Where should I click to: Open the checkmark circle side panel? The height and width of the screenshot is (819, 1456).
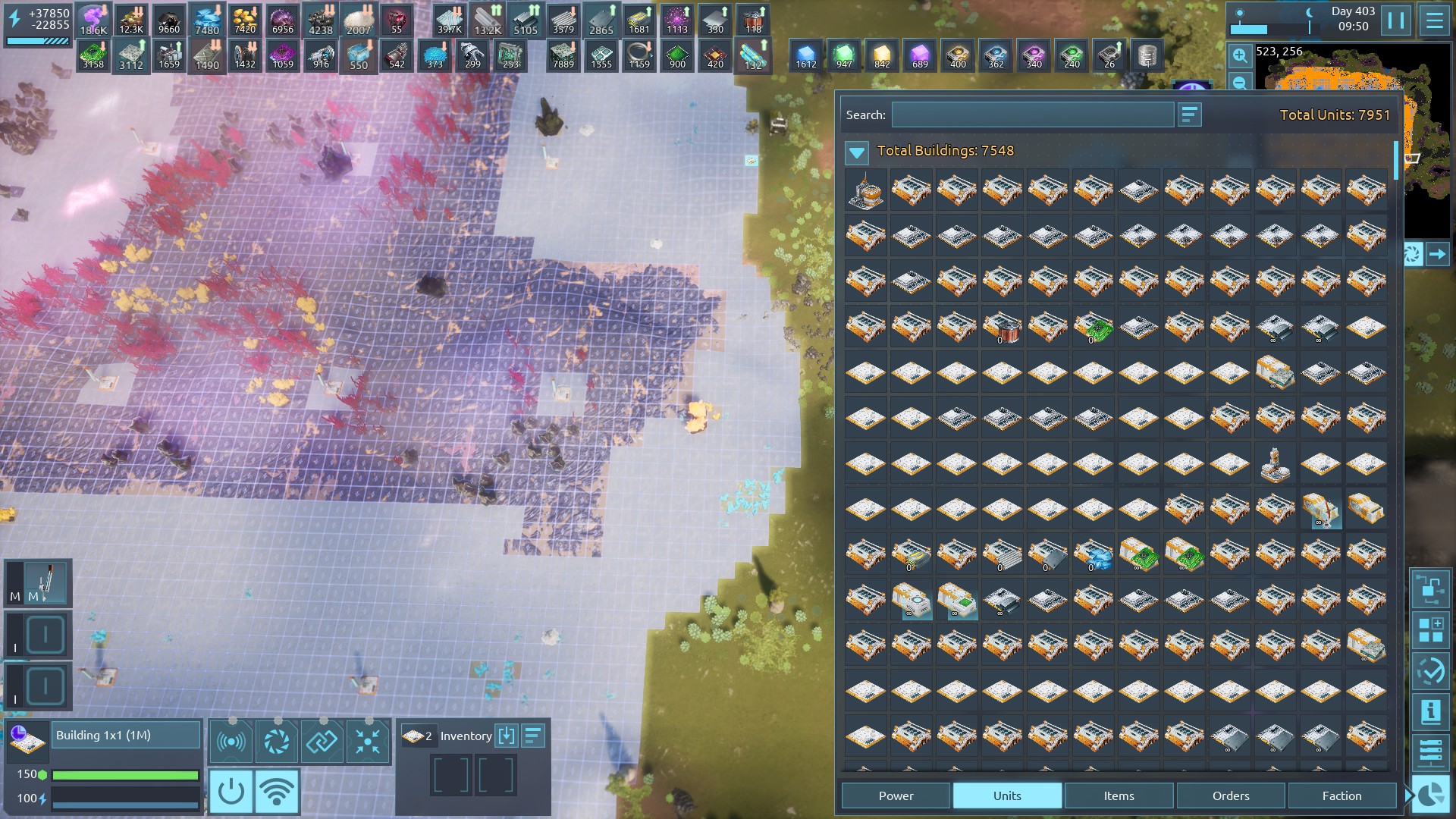(1430, 671)
